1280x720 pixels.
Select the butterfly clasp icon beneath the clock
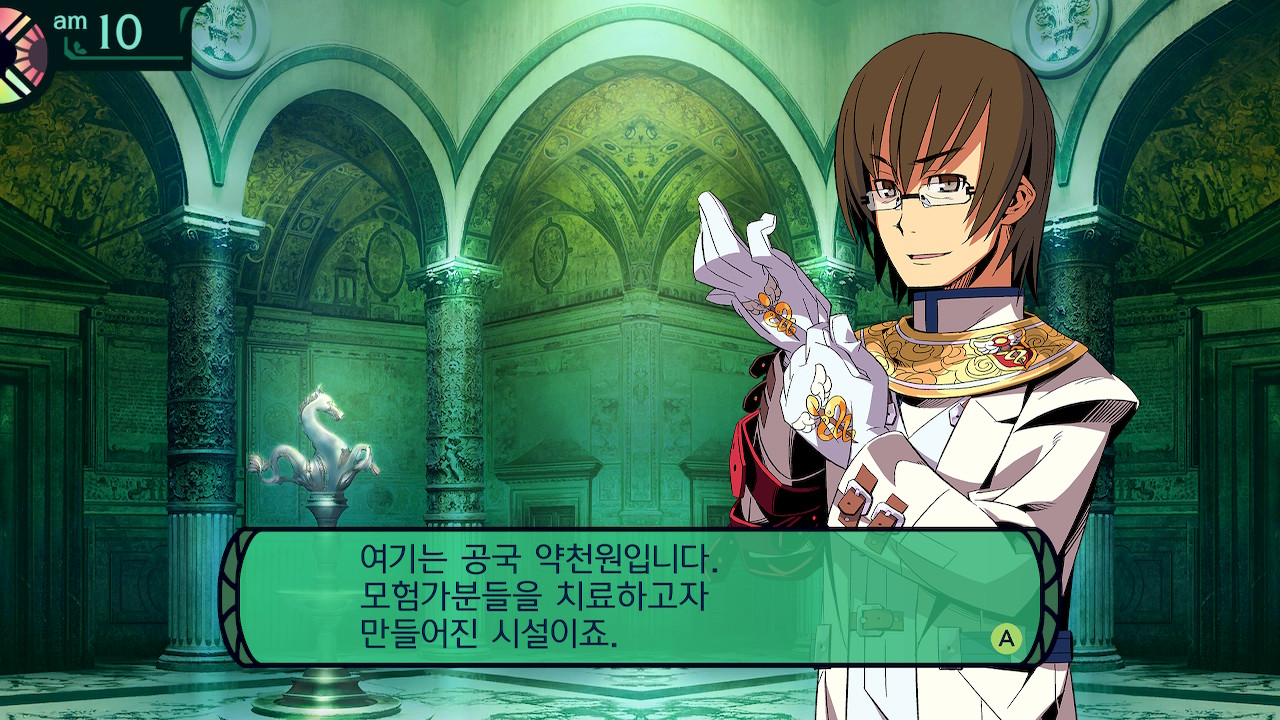(78, 47)
